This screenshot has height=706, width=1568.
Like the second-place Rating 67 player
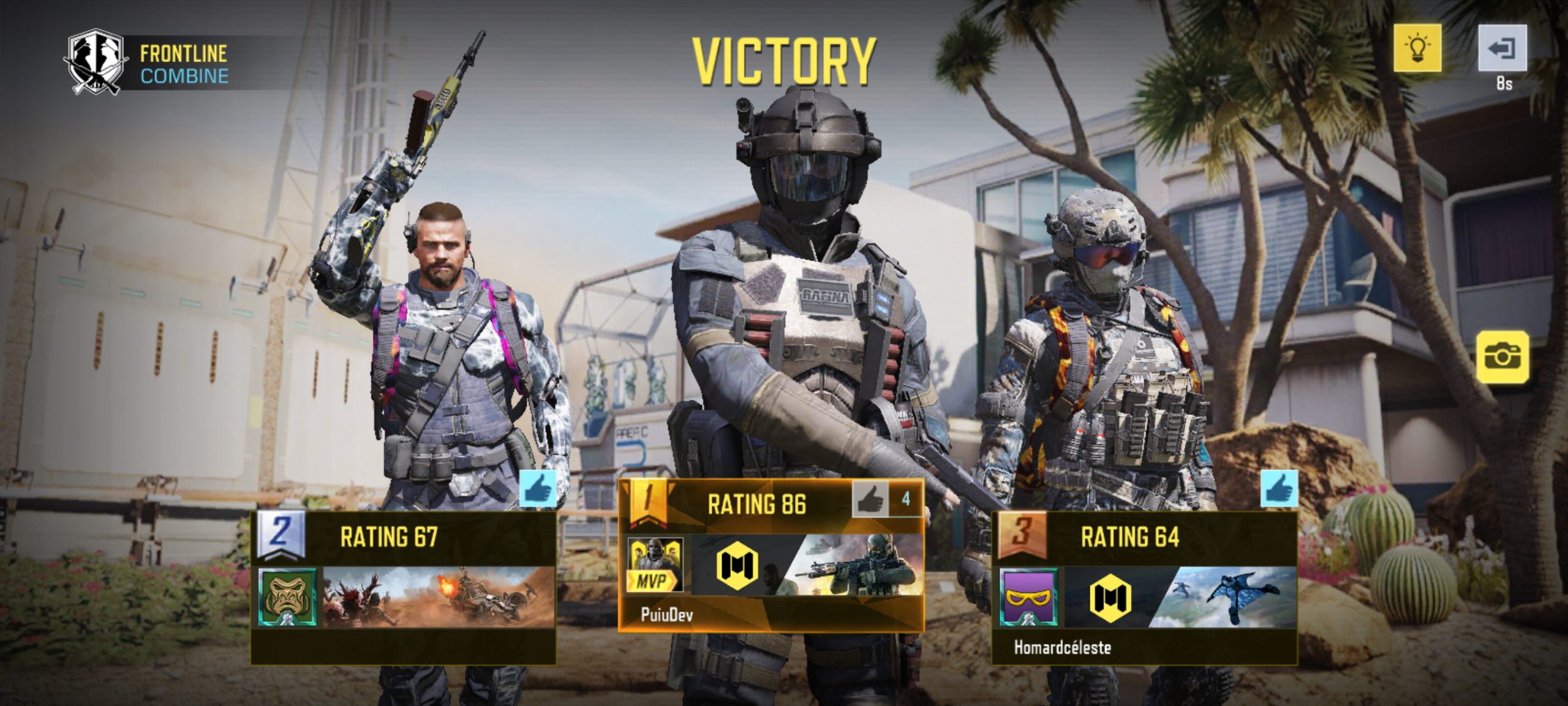point(538,489)
